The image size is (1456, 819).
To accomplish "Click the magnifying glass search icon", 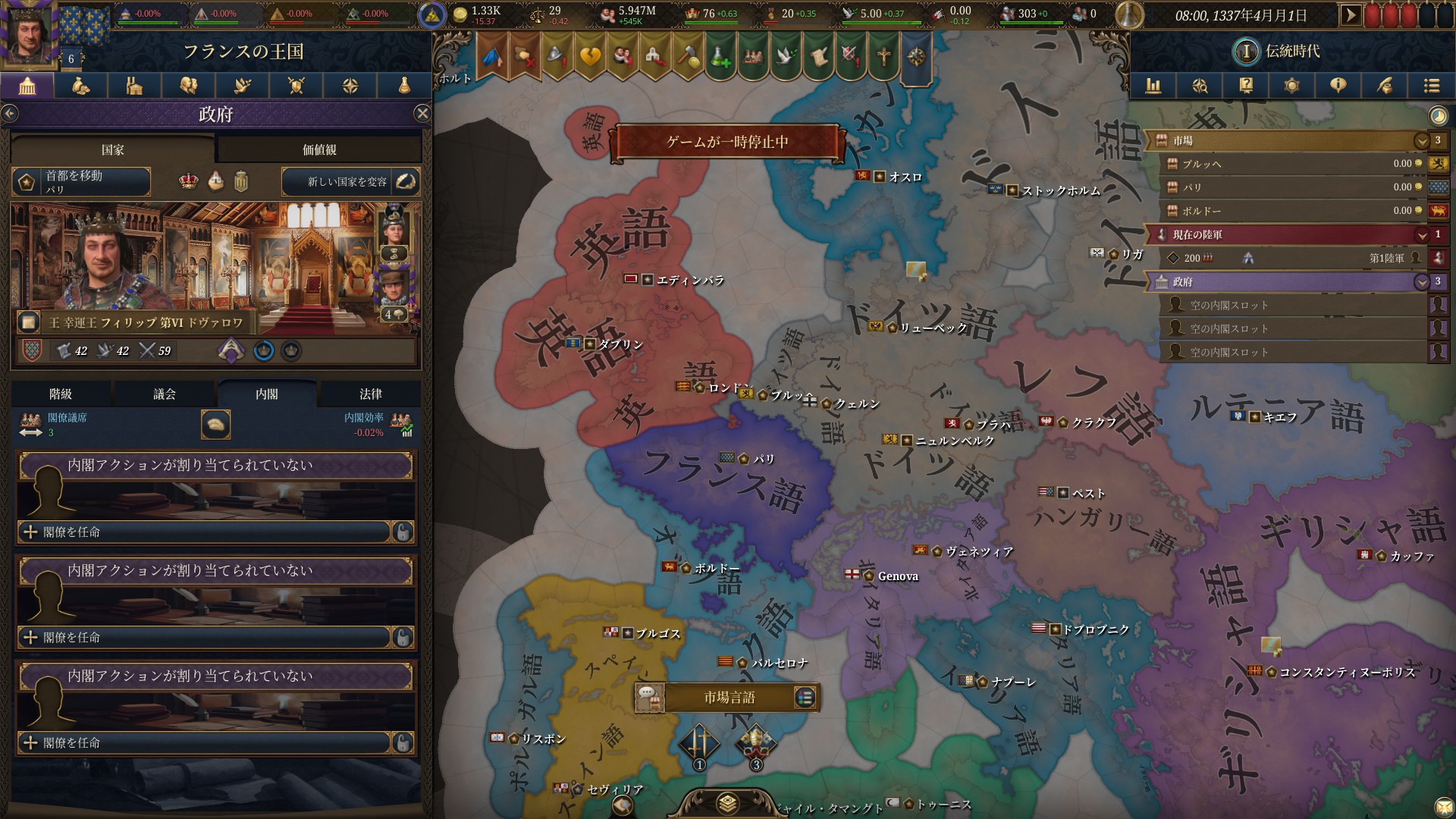I will click(x=1199, y=86).
